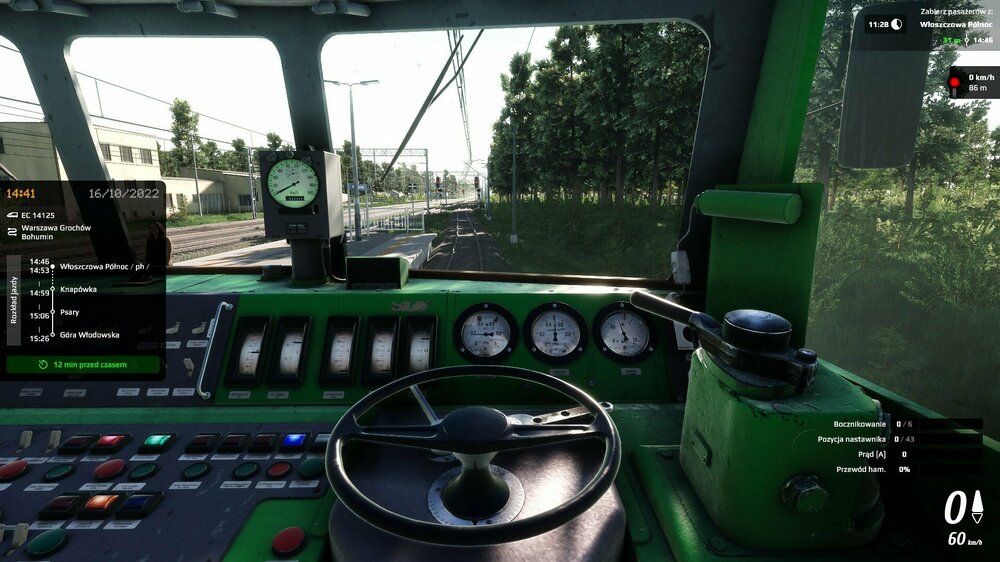Select the Góra Włodowska timetable stop
This screenshot has width=1000, height=562.
coord(89,335)
